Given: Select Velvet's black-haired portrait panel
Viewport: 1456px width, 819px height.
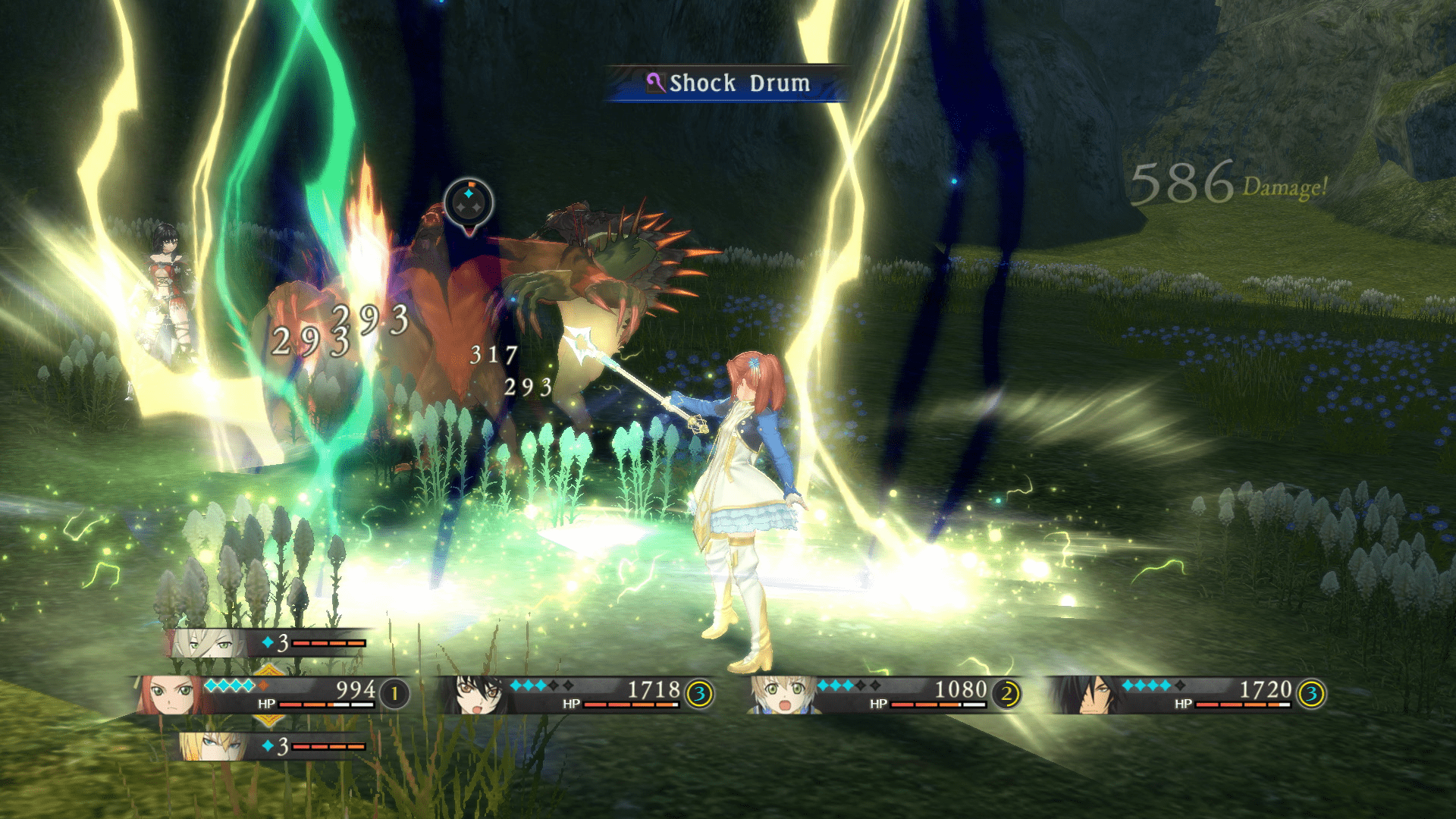Looking at the screenshot, I should pos(478,694).
